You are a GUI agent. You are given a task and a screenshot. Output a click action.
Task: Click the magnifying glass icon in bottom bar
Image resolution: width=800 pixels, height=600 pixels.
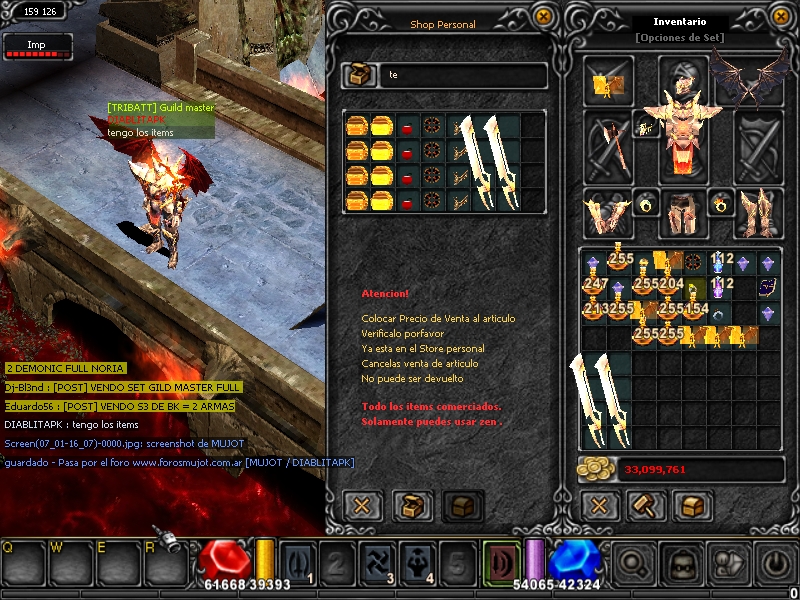click(633, 563)
